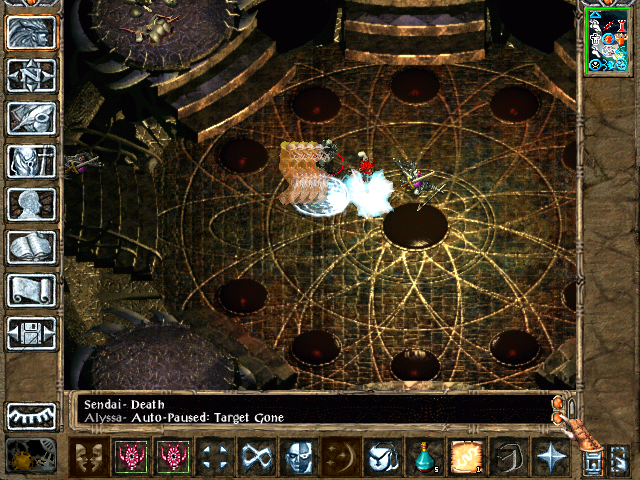Image resolution: width=640 pixels, height=480 pixels.
Task: Select the character portrait with green border
Action: click(x=606, y=40)
